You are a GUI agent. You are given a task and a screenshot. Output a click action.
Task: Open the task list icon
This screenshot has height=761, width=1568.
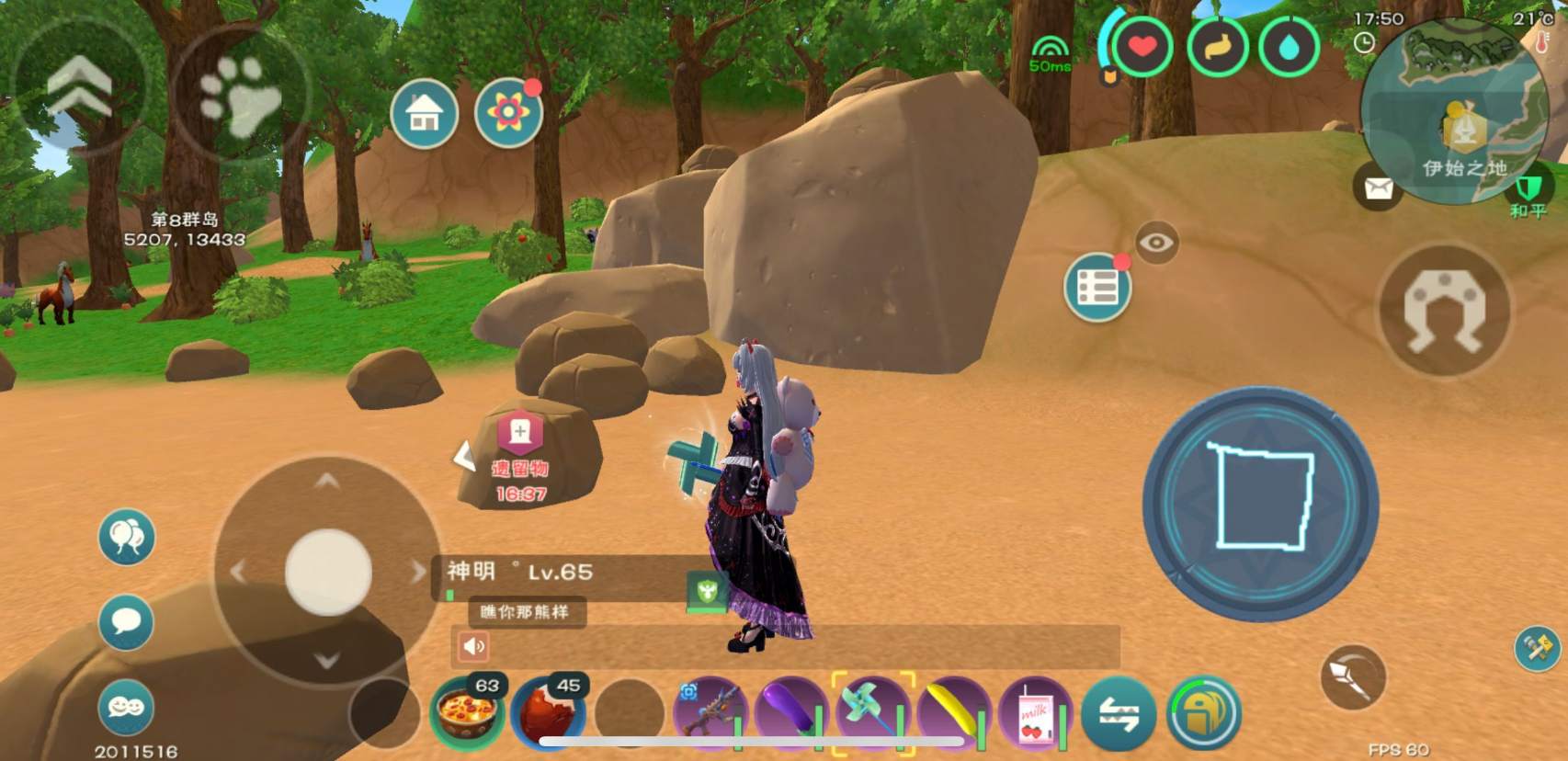1096,289
